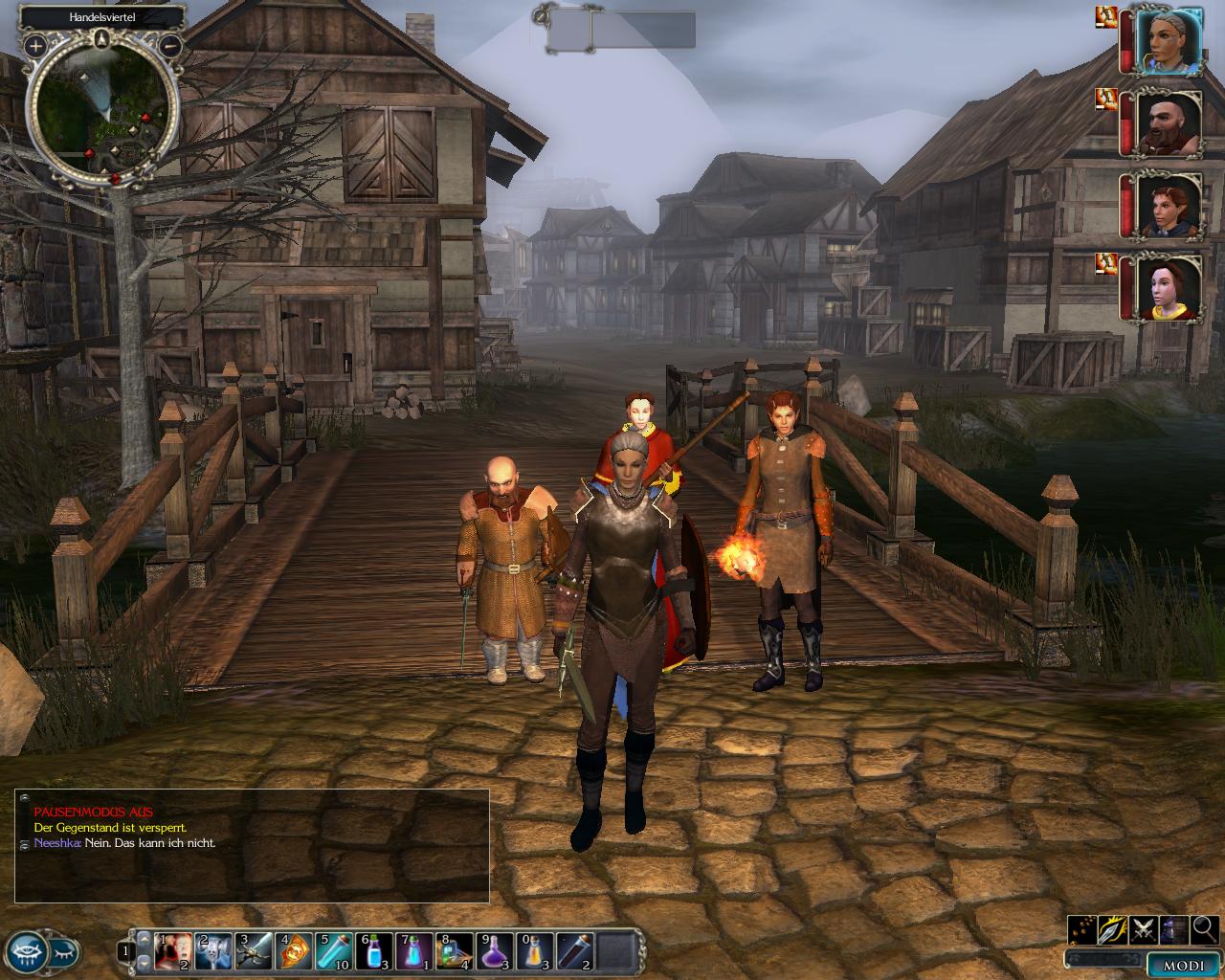Activate the crossed swords mode icon
Viewport: 1225px width, 980px height.
[1145, 927]
